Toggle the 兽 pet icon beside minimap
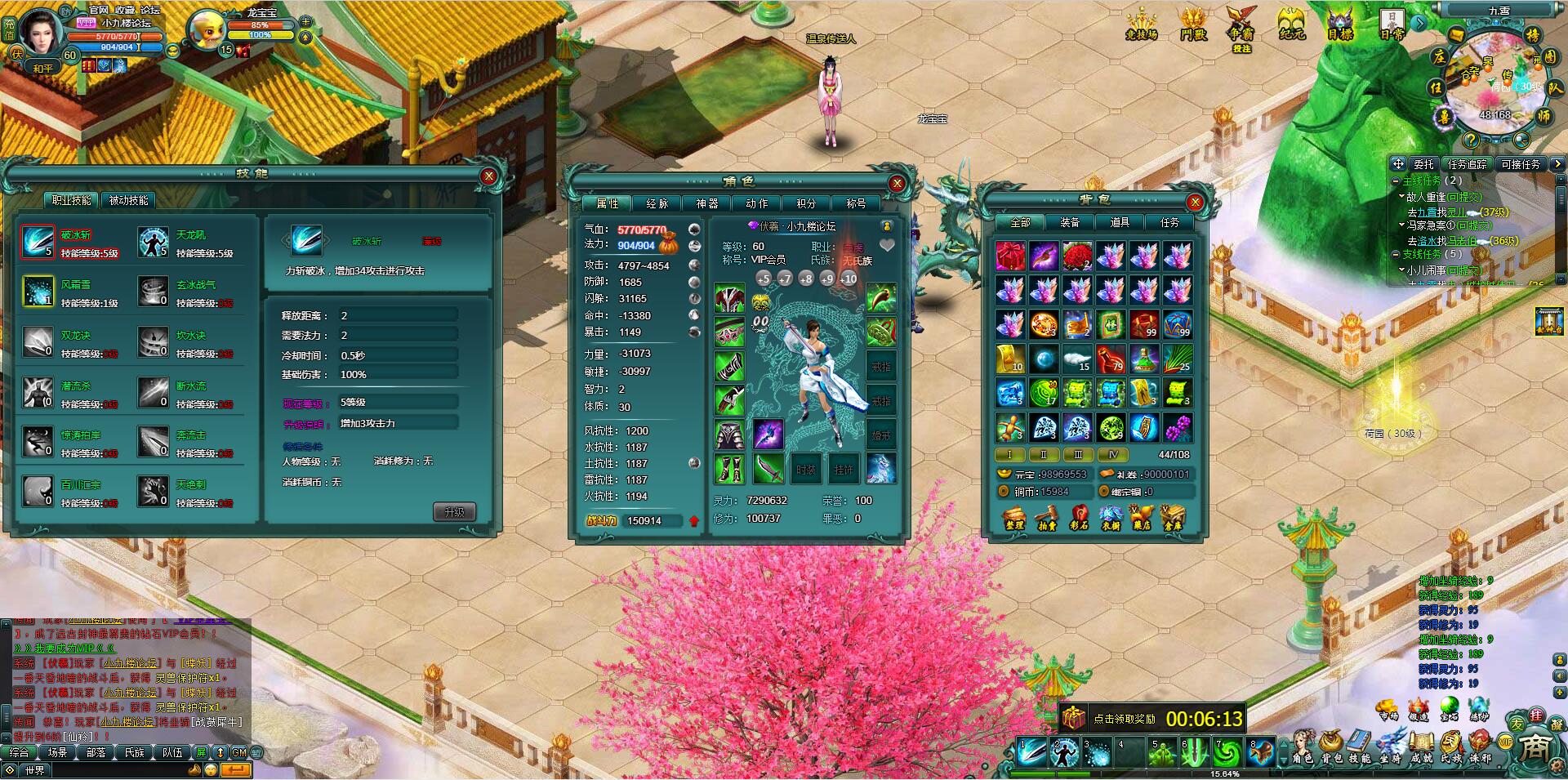The height and width of the screenshot is (780, 1568). (x=1444, y=116)
